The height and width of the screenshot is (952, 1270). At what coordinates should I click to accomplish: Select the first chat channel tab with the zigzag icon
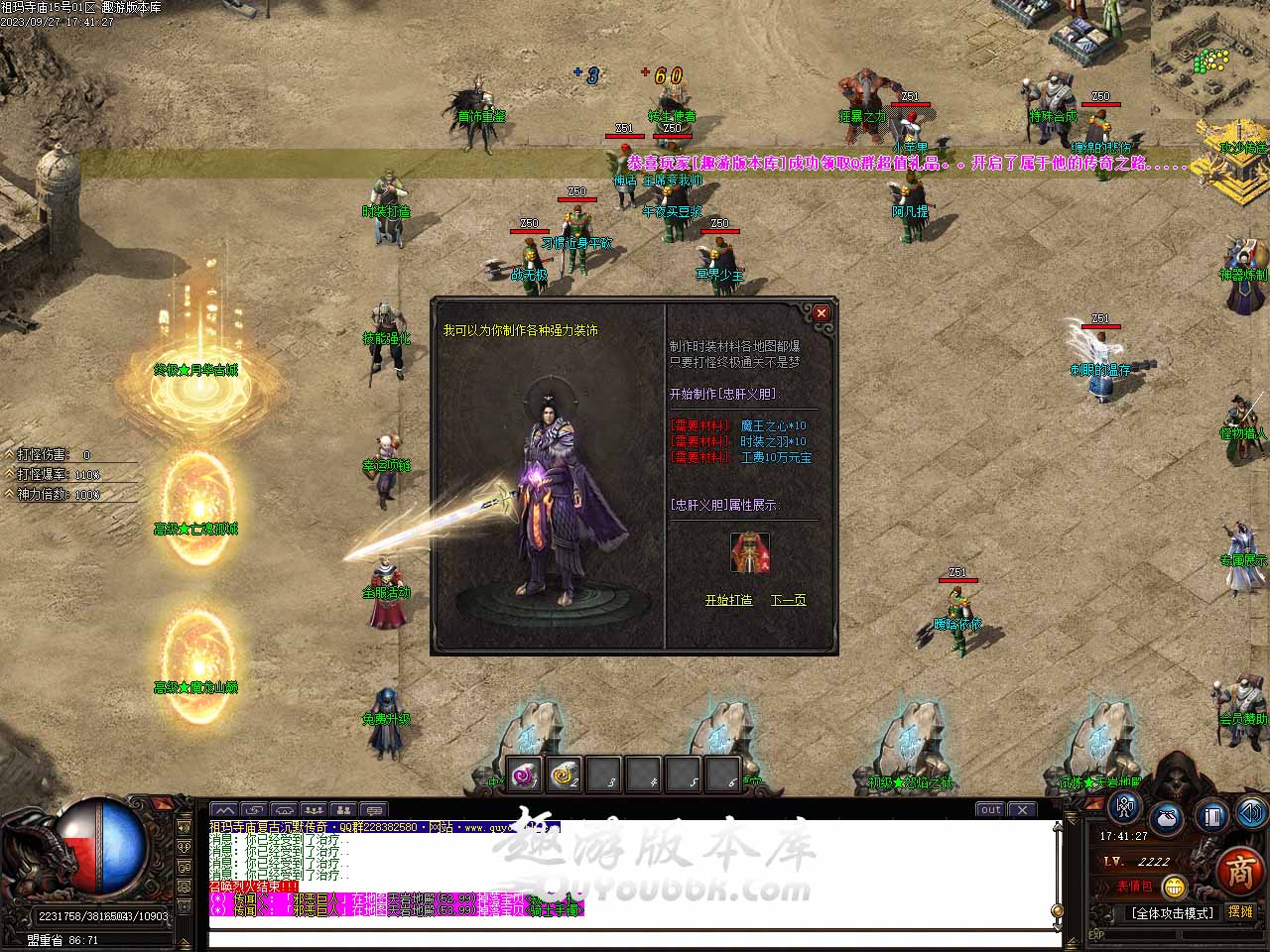pos(224,809)
